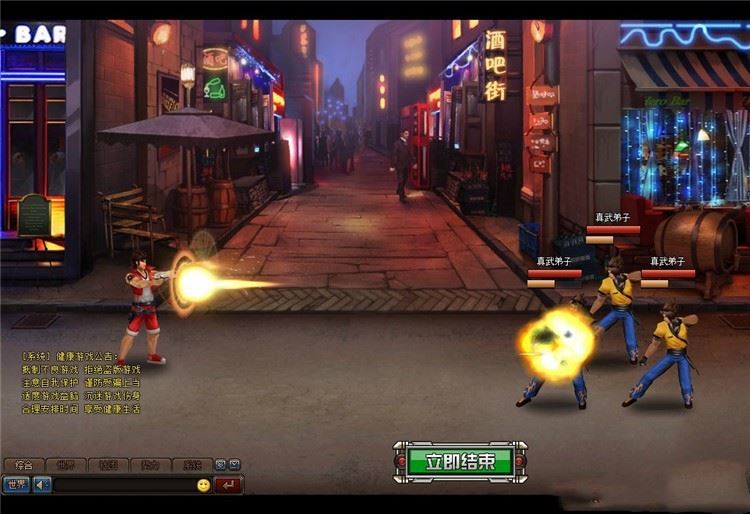Switch to the 综合 chat tab
This screenshot has width=750, height=514.
point(24,465)
